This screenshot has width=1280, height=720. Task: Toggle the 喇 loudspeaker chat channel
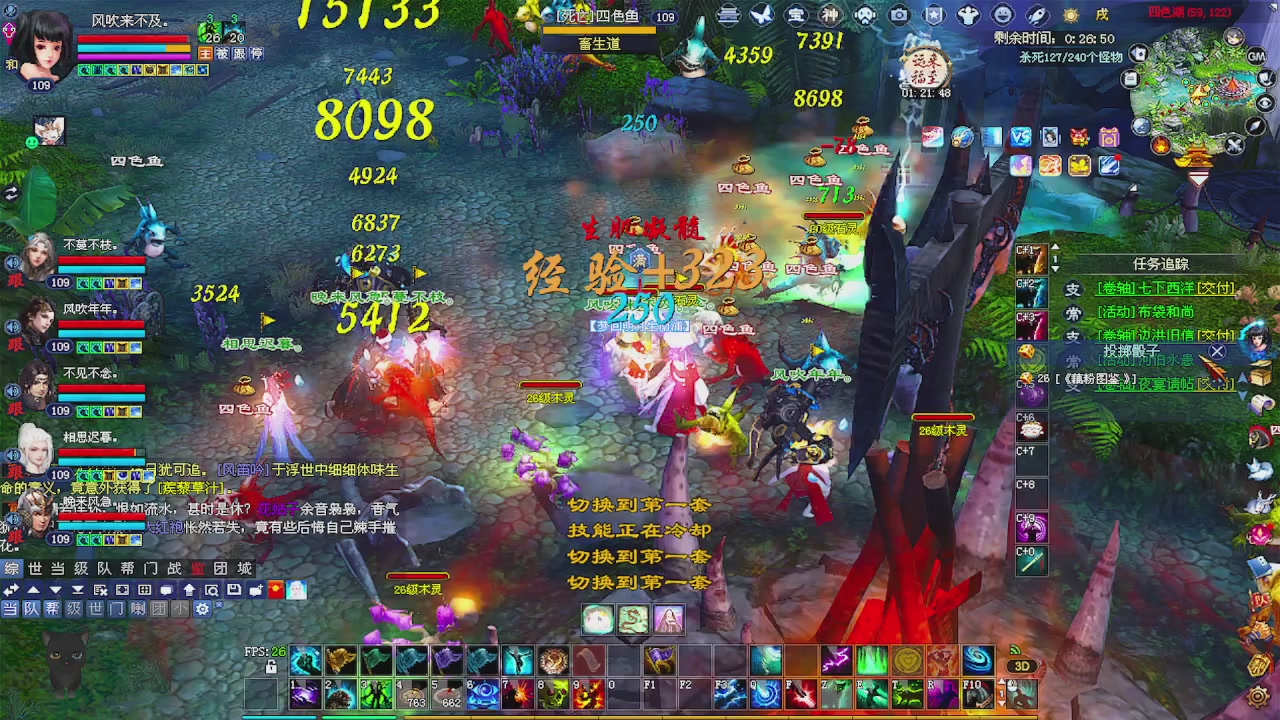(138, 608)
